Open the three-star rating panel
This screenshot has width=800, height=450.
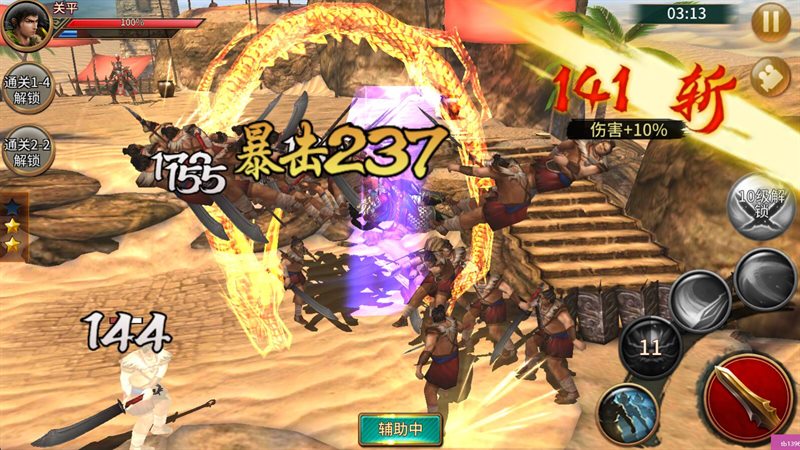tap(13, 225)
